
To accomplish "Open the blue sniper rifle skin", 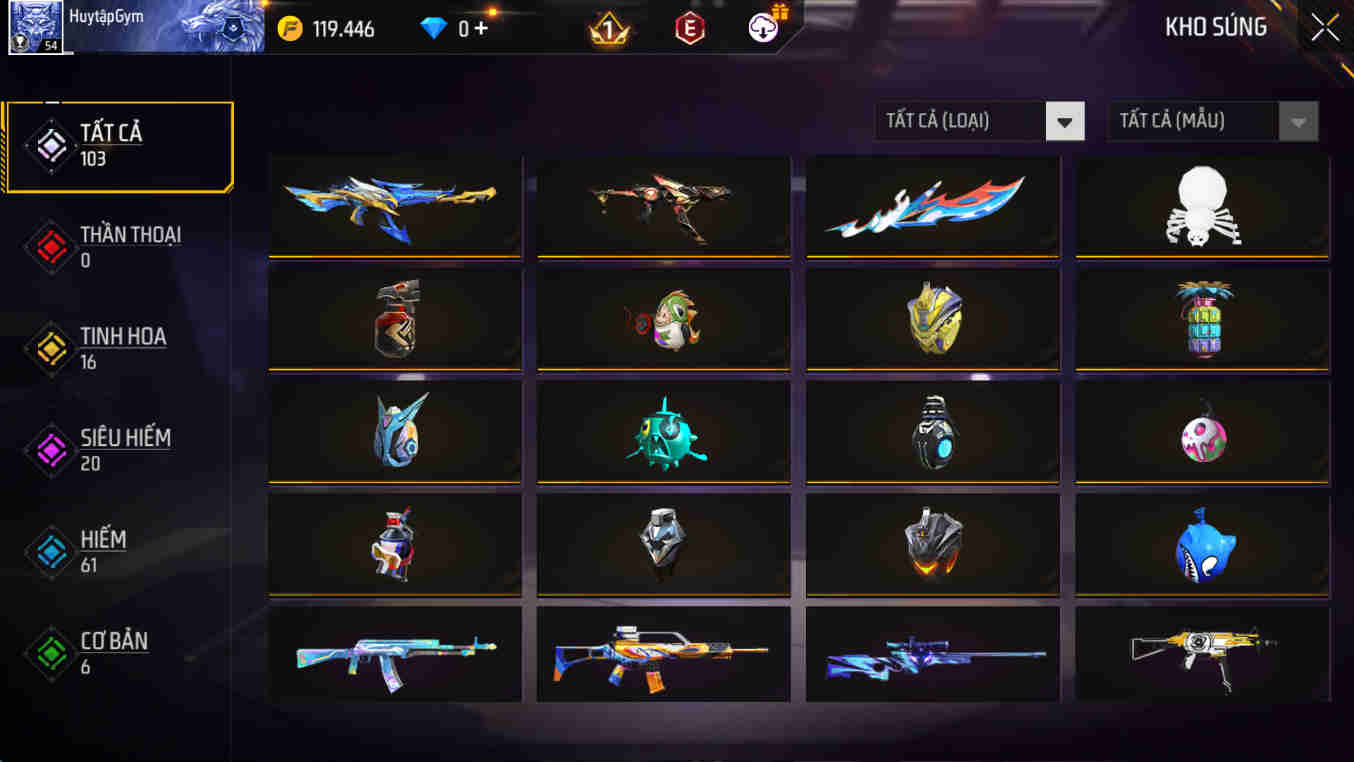I will coord(932,655).
